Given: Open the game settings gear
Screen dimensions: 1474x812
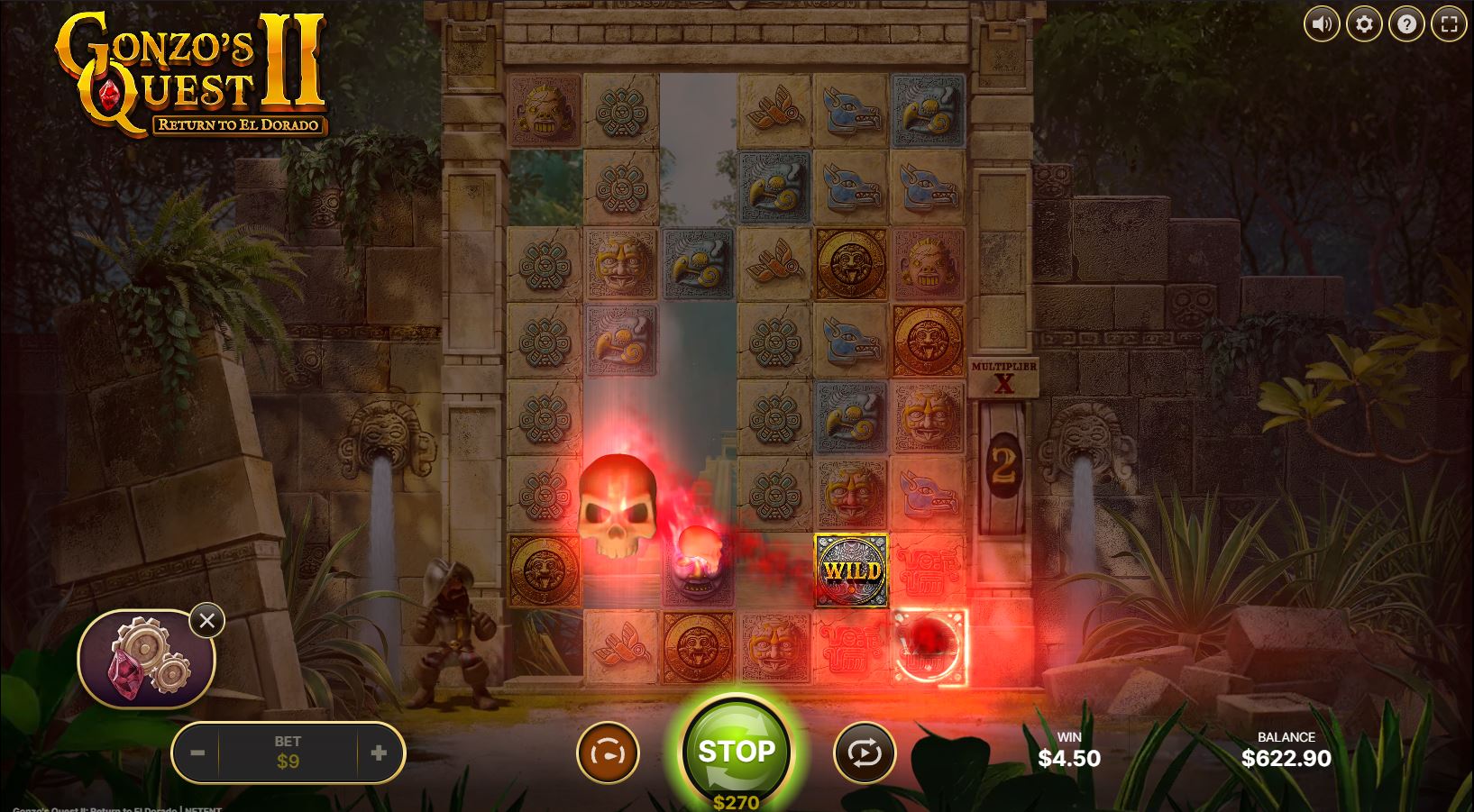Looking at the screenshot, I should point(1364,24).
